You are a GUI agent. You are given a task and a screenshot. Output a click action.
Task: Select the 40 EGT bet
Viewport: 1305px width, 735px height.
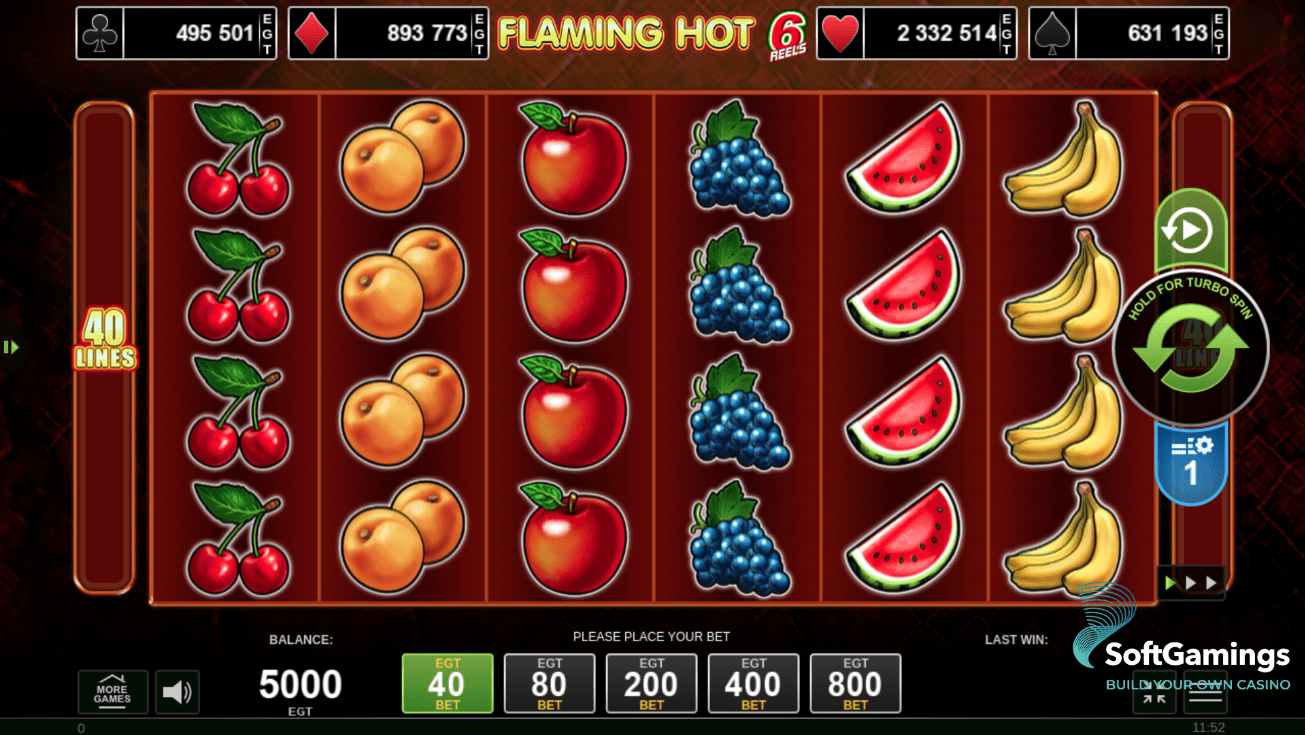pyautogui.click(x=447, y=683)
